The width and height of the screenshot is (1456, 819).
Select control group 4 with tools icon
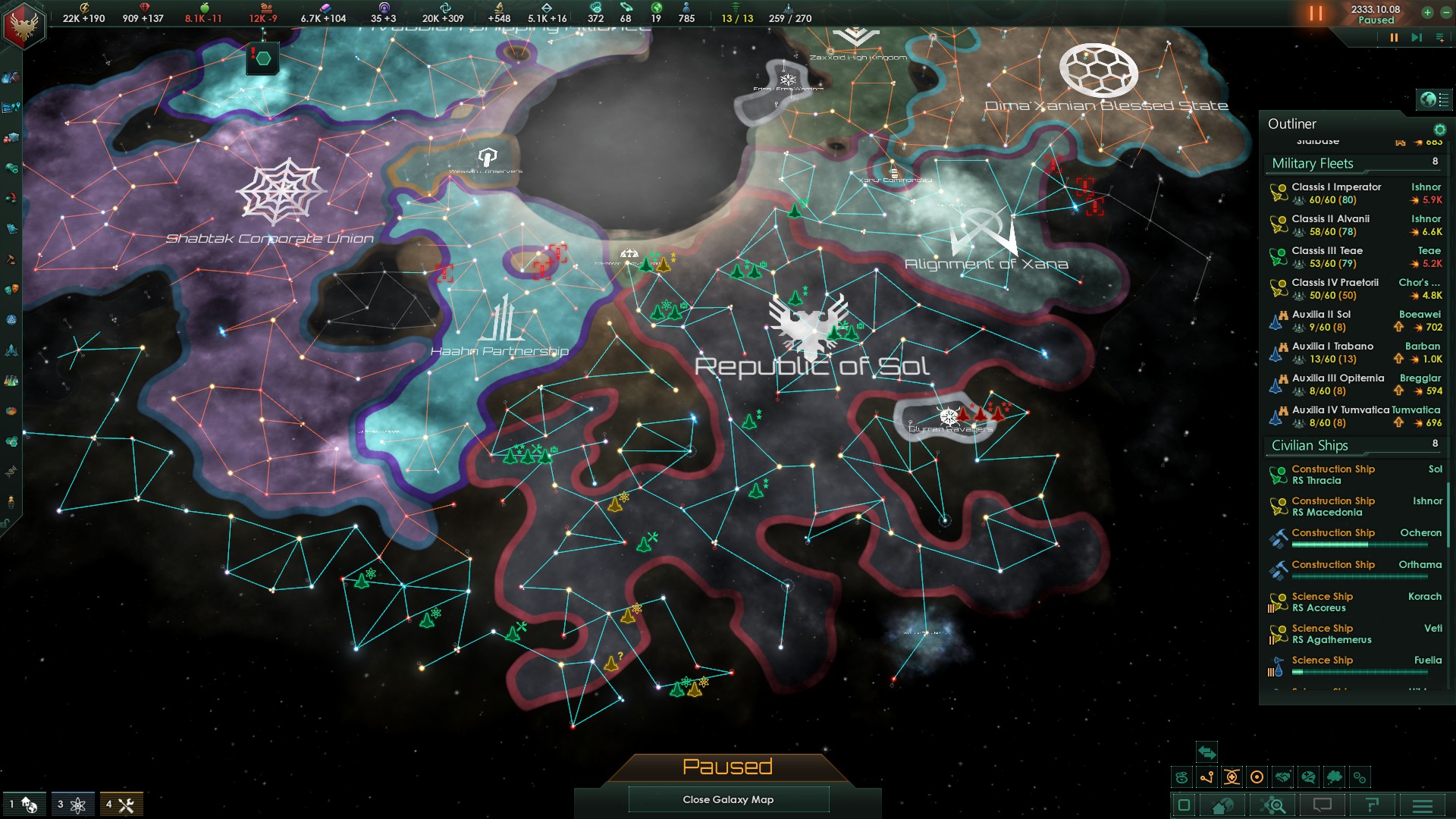[121, 805]
